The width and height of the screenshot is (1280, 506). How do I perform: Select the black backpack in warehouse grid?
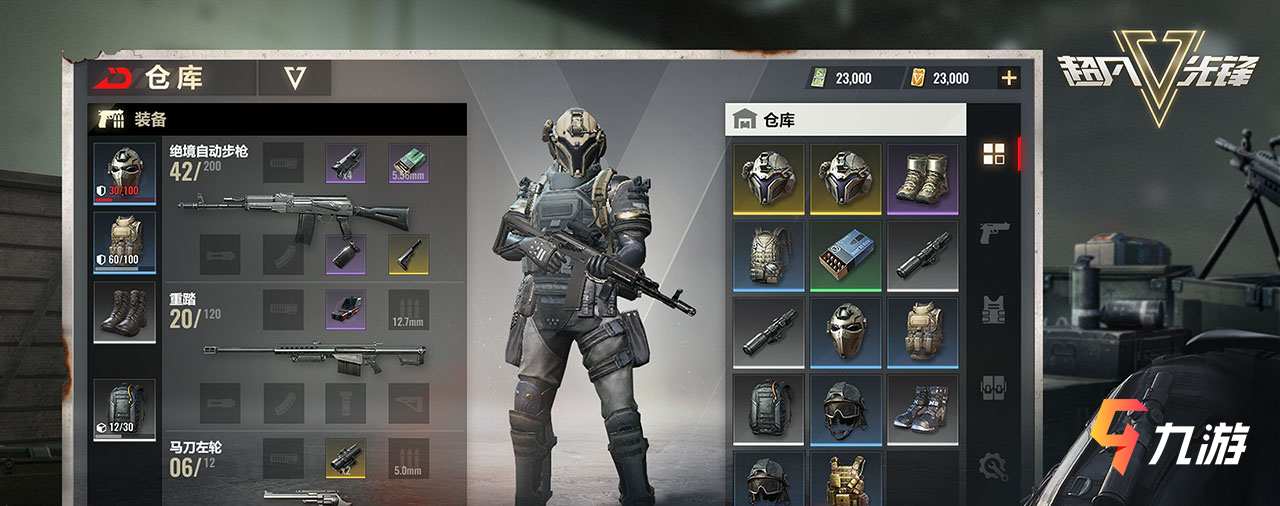(768, 407)
